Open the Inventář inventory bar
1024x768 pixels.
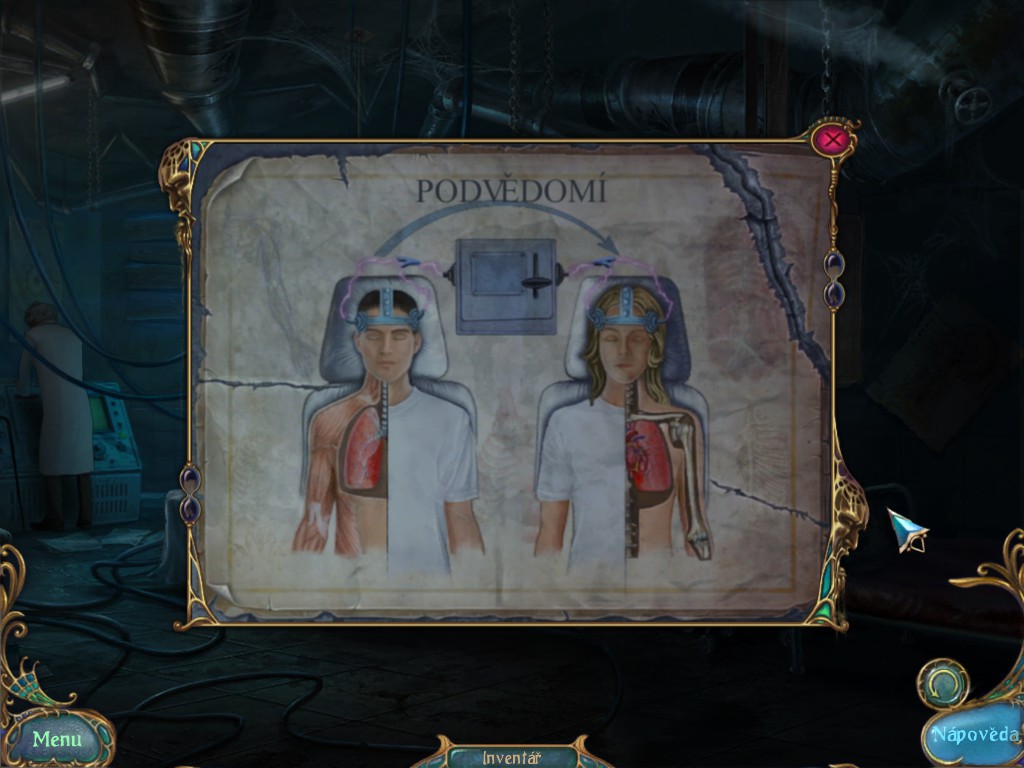511,756
